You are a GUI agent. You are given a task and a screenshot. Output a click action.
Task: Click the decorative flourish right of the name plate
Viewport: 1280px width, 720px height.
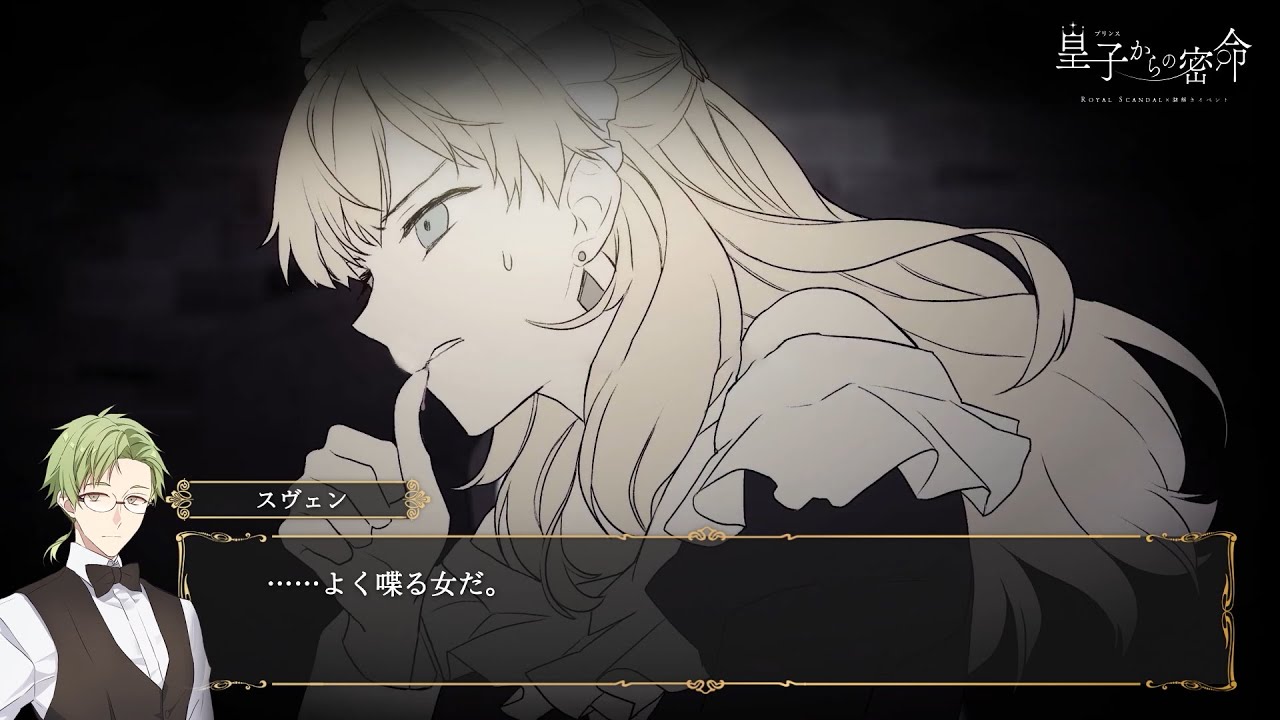pos(415,497)
